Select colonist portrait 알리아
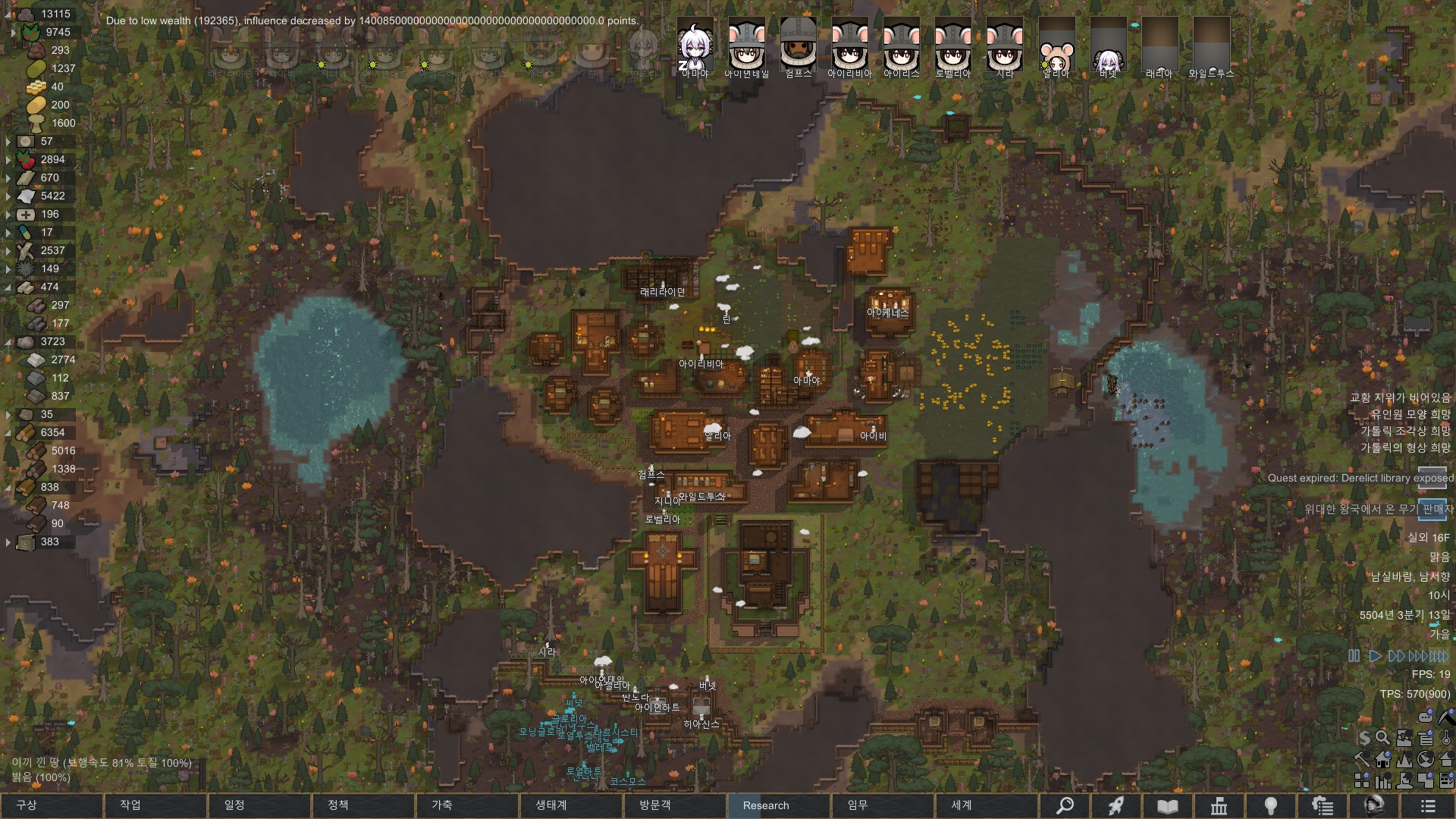This screenshot has width=1456, height=819. pos(1056,47)
